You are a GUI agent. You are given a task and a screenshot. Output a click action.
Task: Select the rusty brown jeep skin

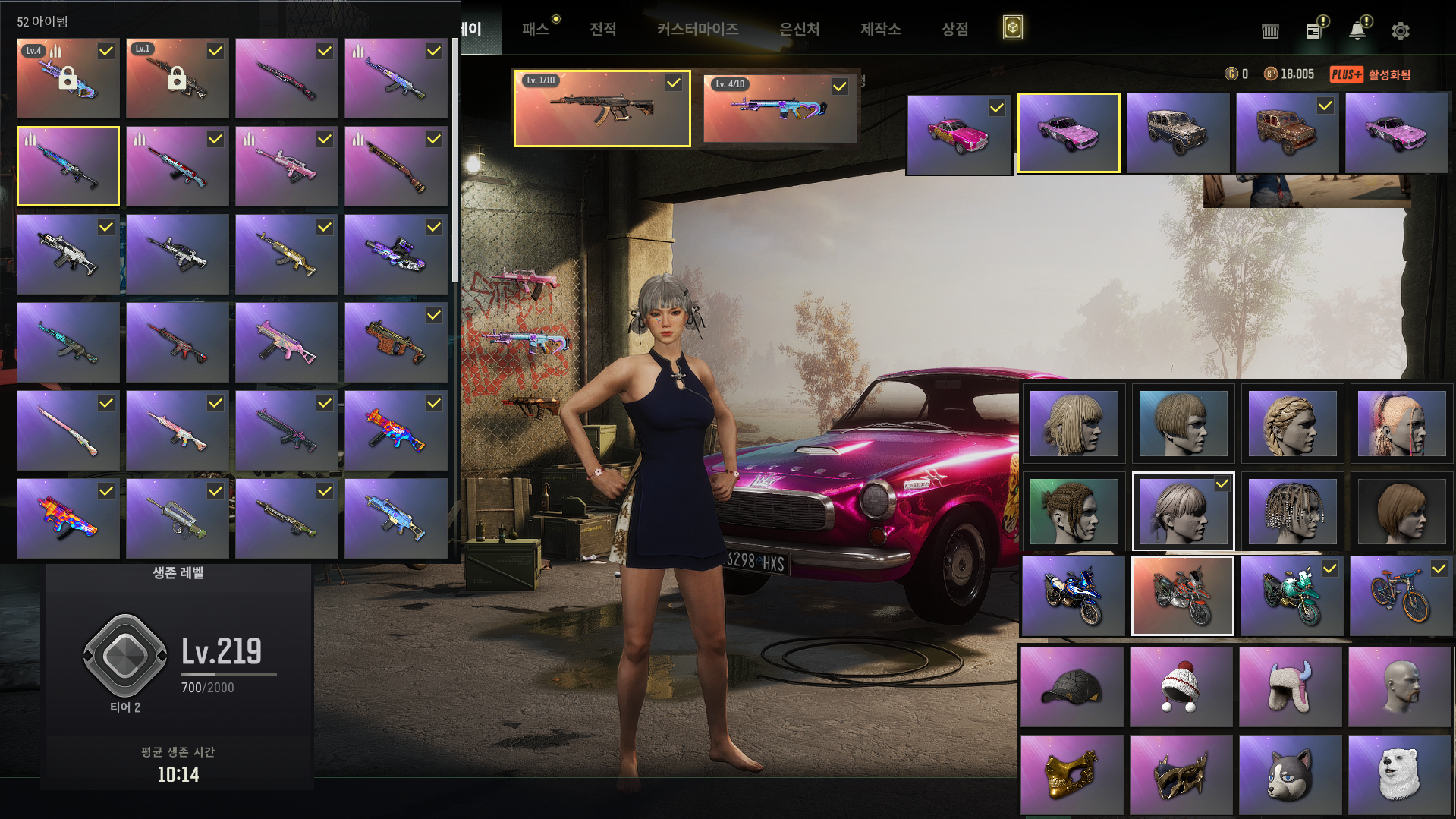coord(1287,133)
